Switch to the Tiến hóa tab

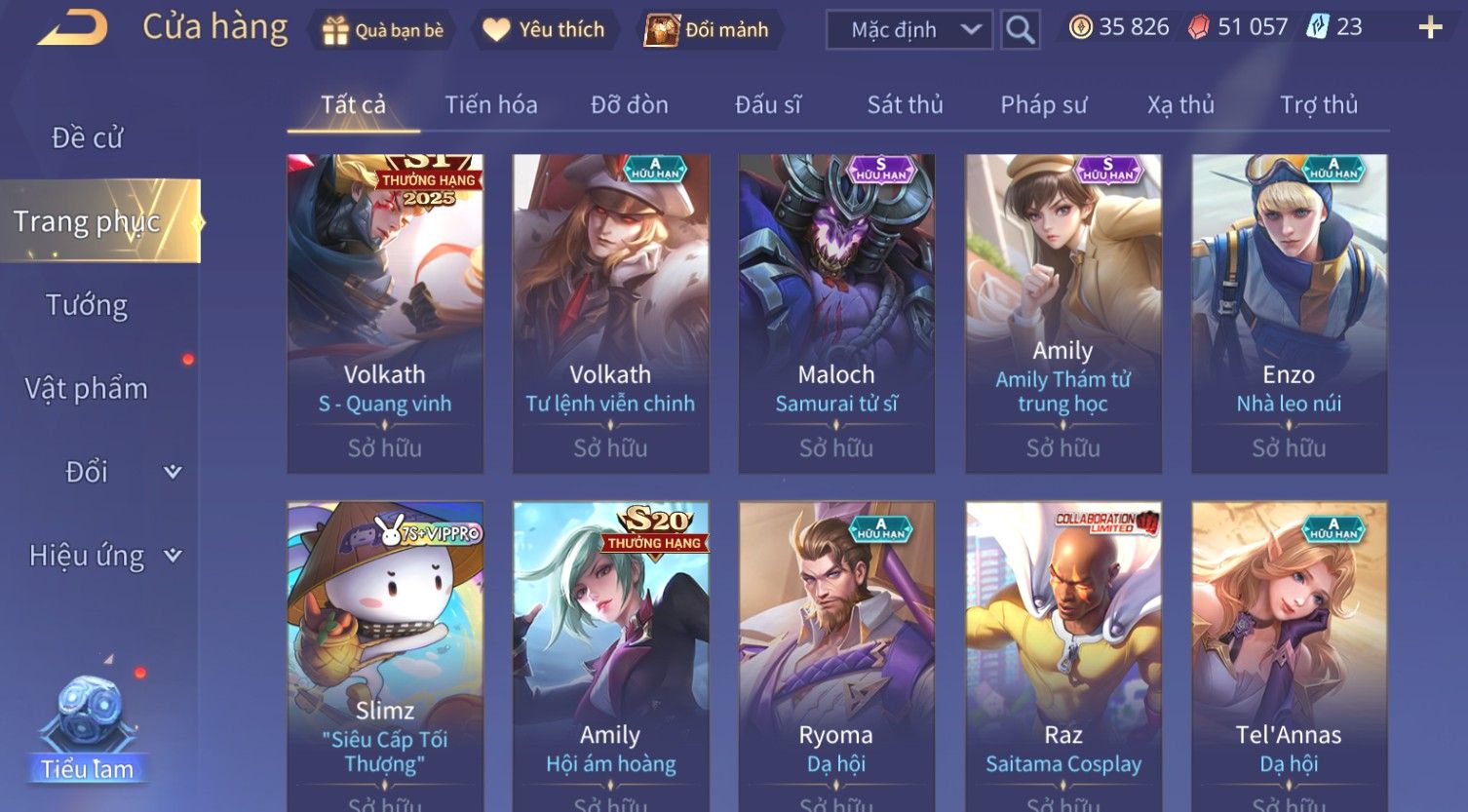point(491,104)
